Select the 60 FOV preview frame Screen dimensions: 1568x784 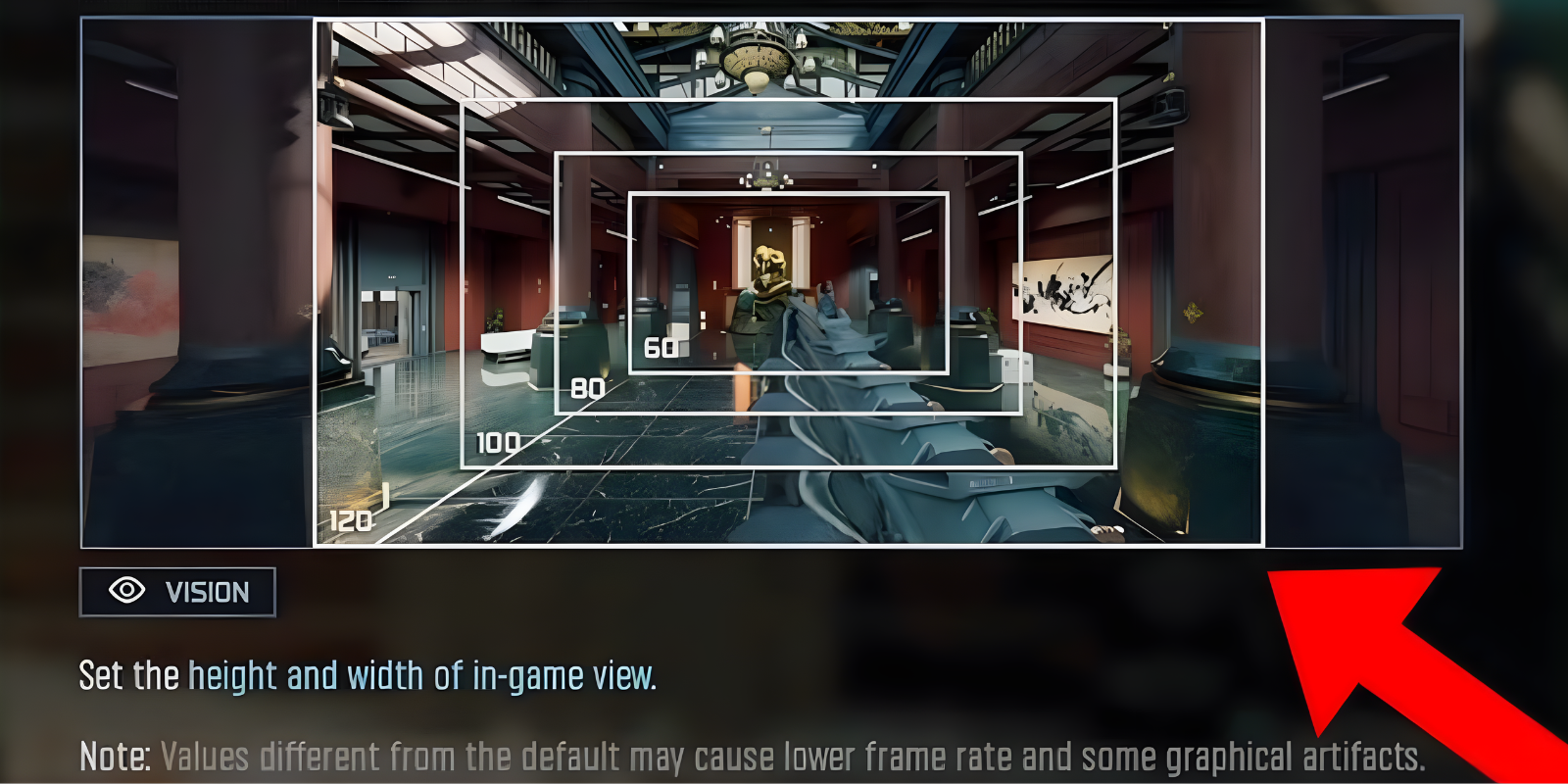coord(789,193)
